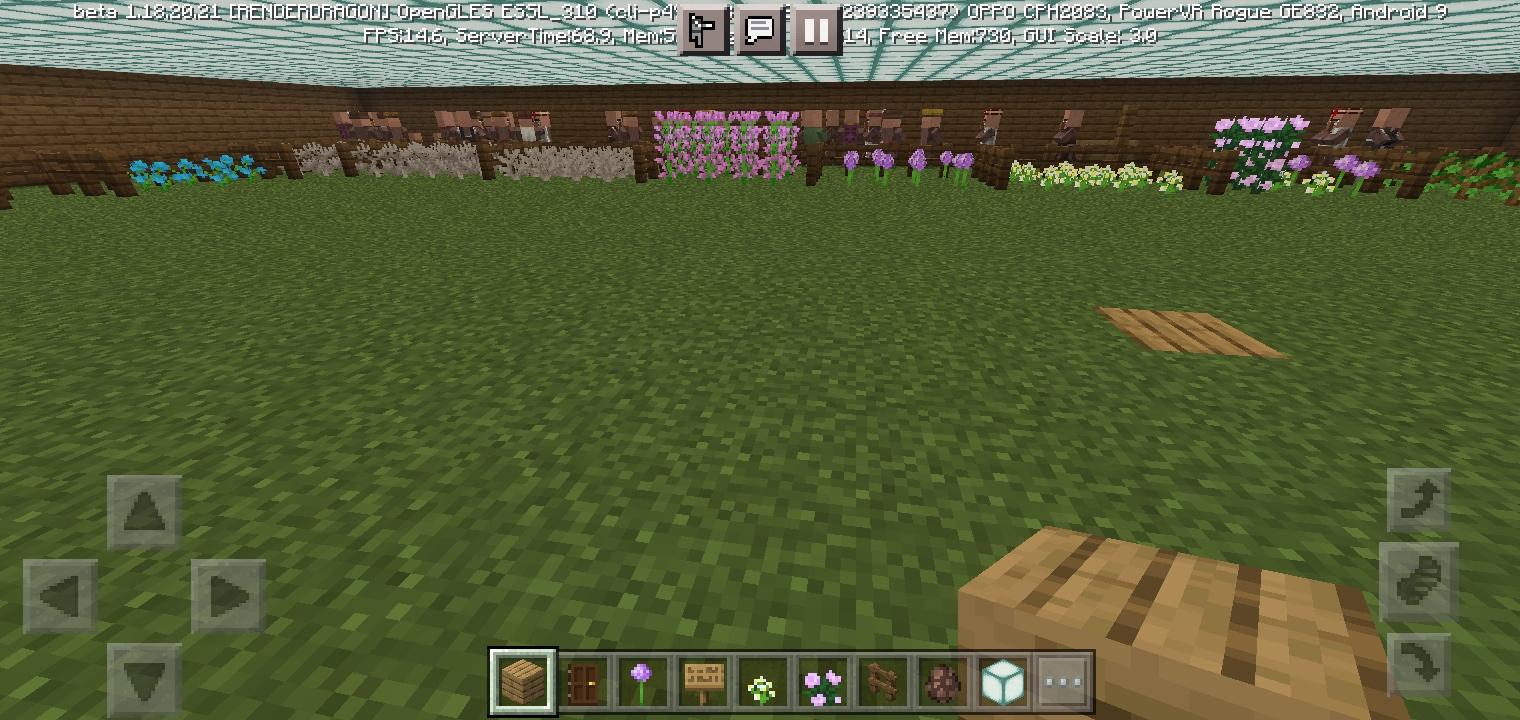Tap the move right arrow

tap(228, 597)
